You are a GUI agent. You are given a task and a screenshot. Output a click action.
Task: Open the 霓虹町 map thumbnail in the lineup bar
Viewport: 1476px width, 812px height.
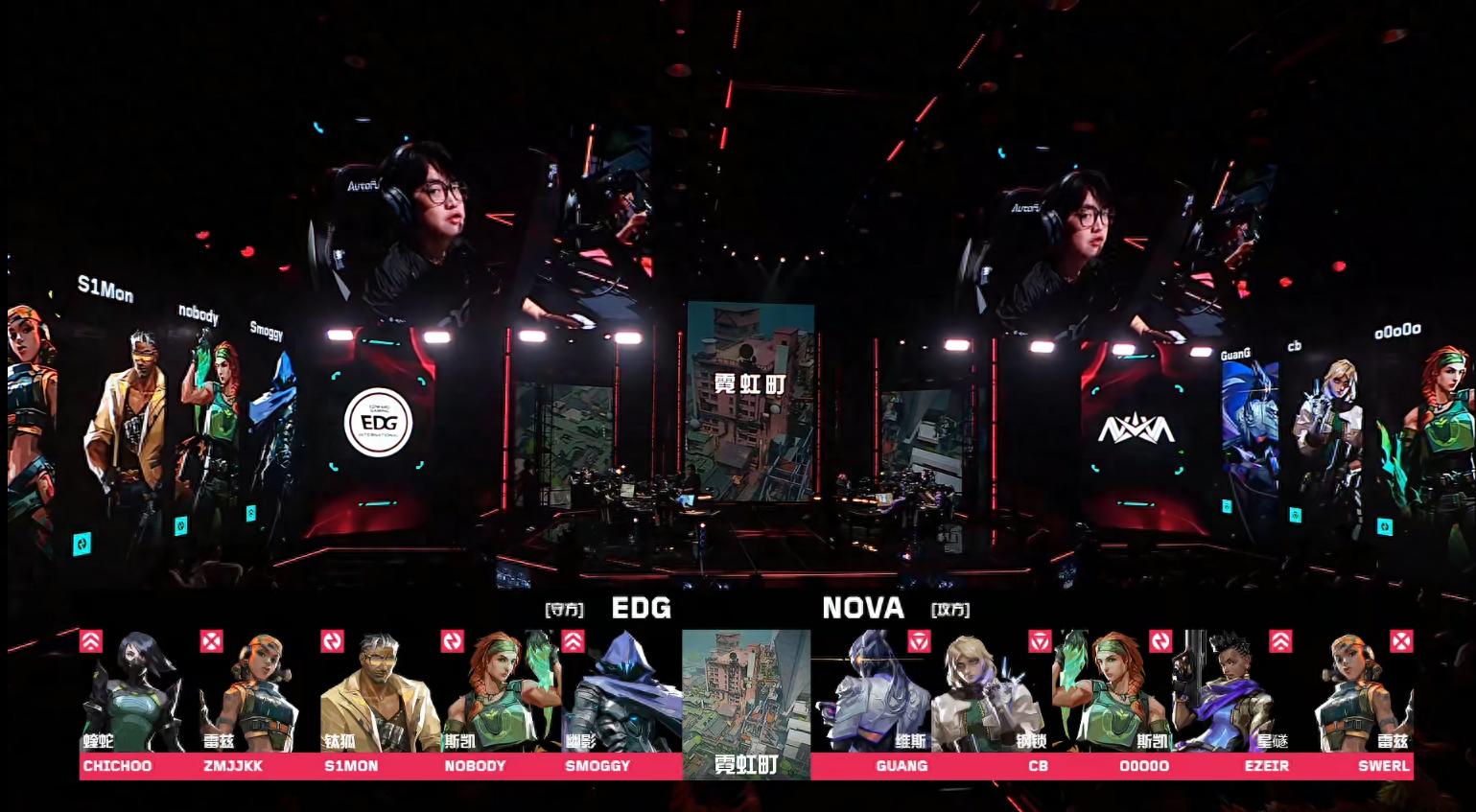746,704
